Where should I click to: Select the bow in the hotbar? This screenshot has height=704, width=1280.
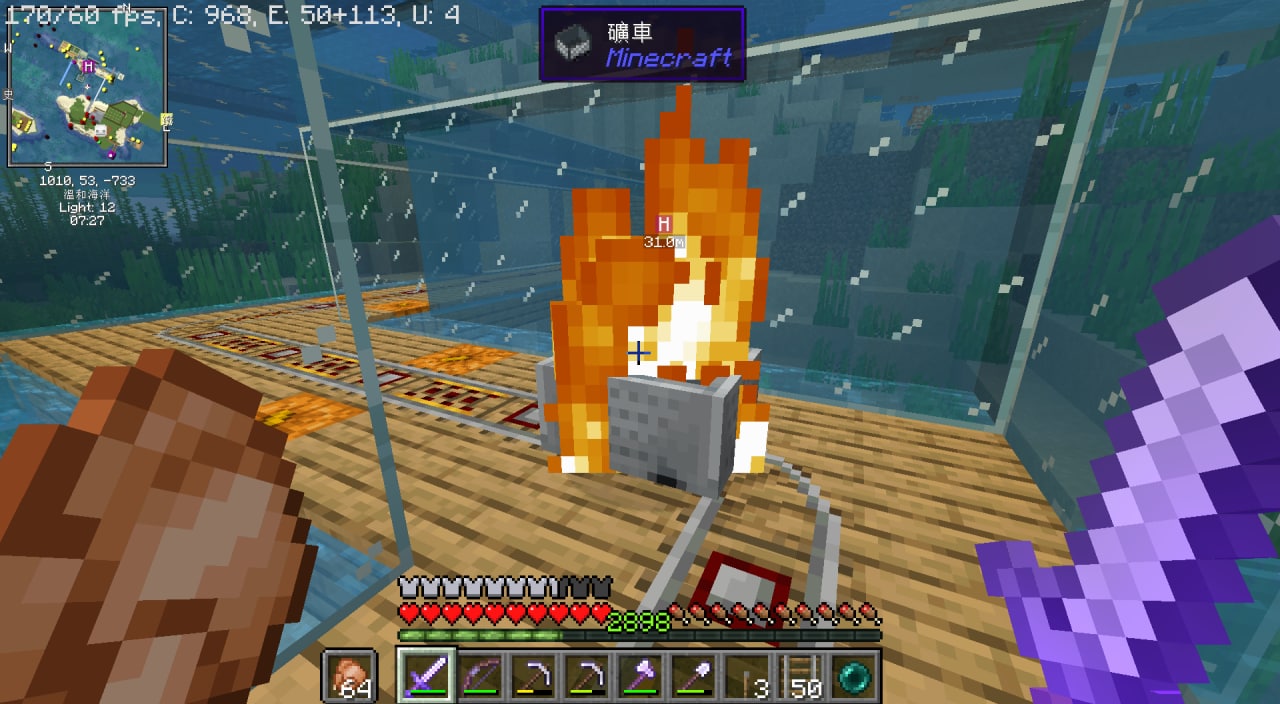pos(481,675)
